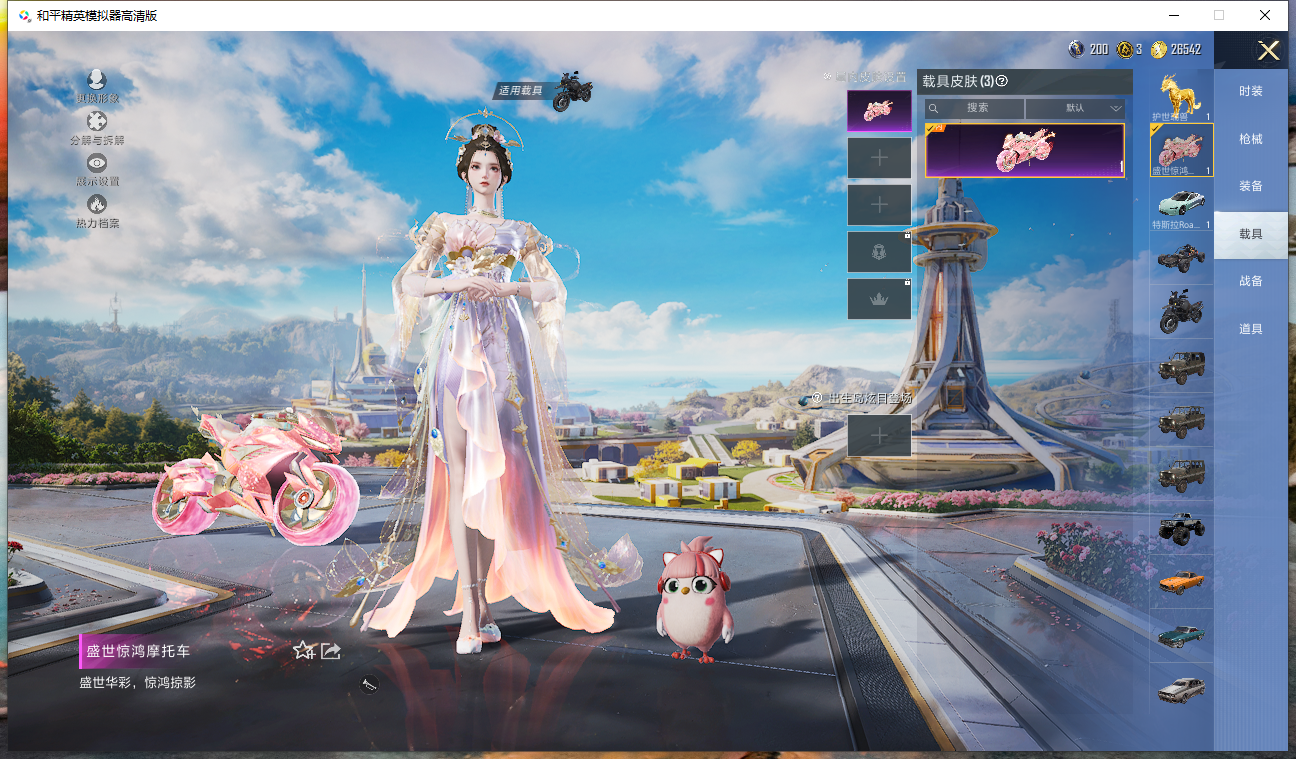
Task: Click the help question mark beside 载具皮肤
Action: point(1001,81)
